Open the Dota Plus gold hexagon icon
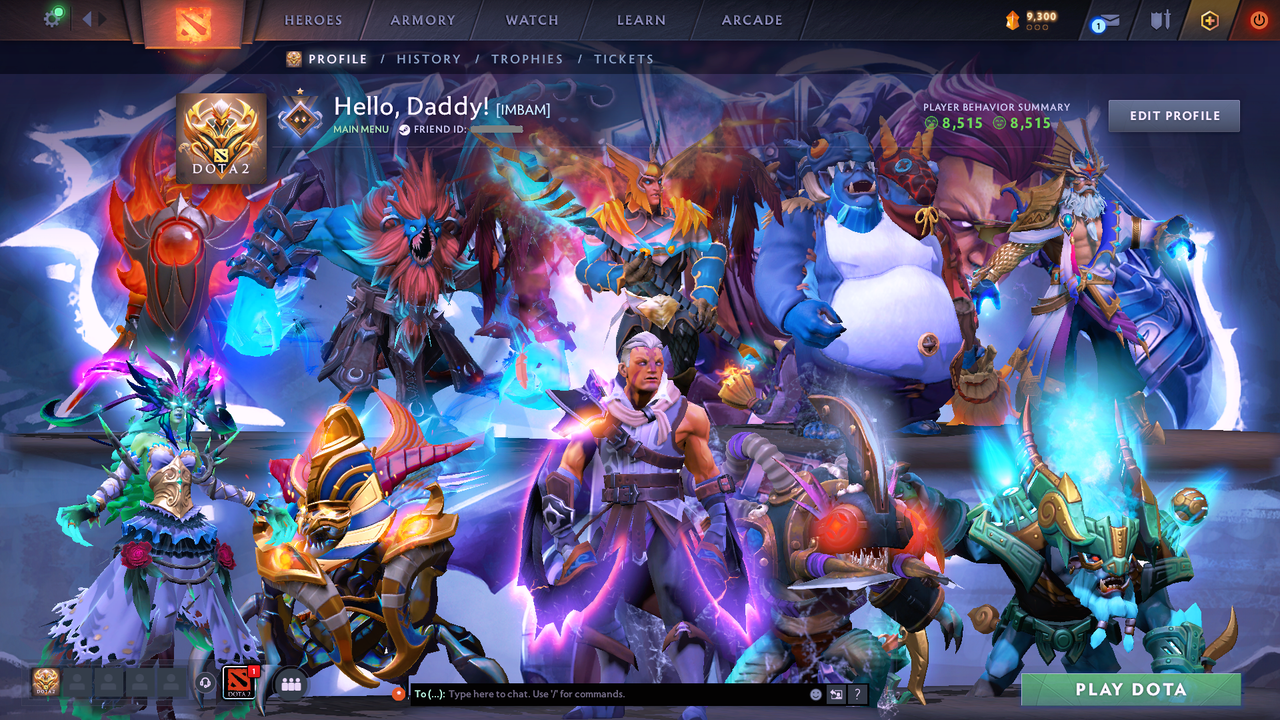 pyautogui.click(x=1210, y=18)
